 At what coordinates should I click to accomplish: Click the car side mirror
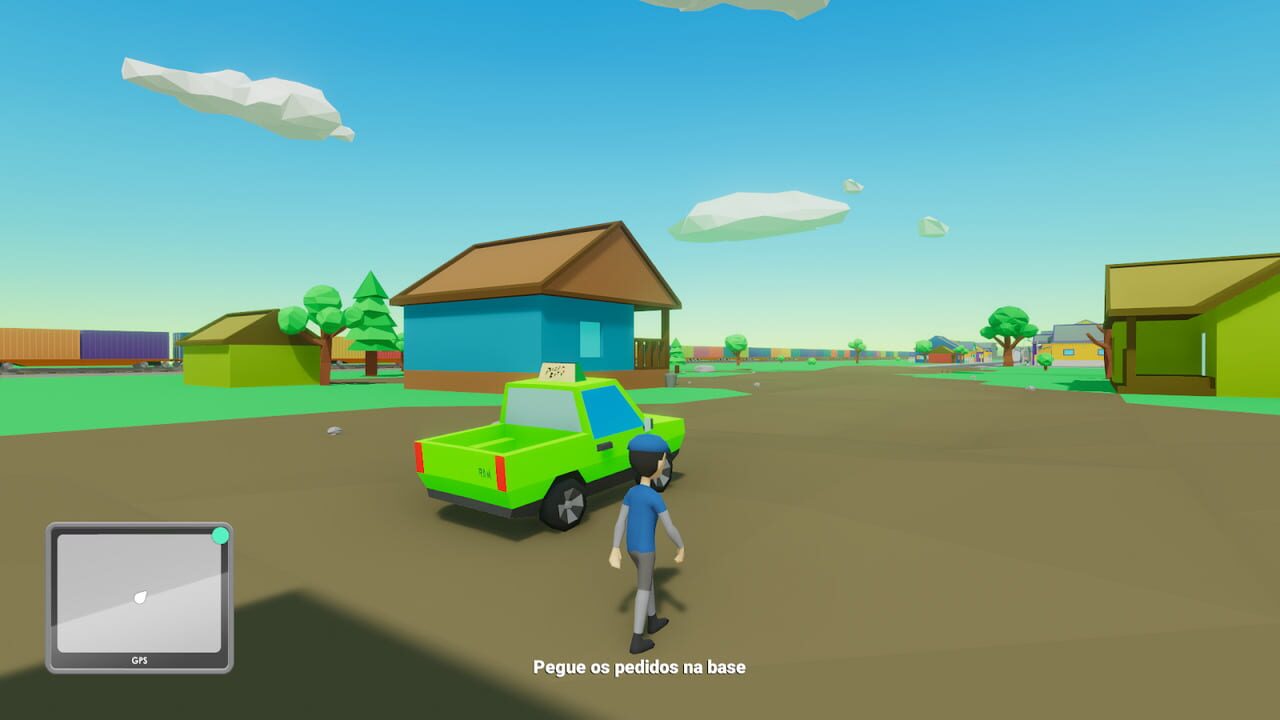click(x=648, y=424)
